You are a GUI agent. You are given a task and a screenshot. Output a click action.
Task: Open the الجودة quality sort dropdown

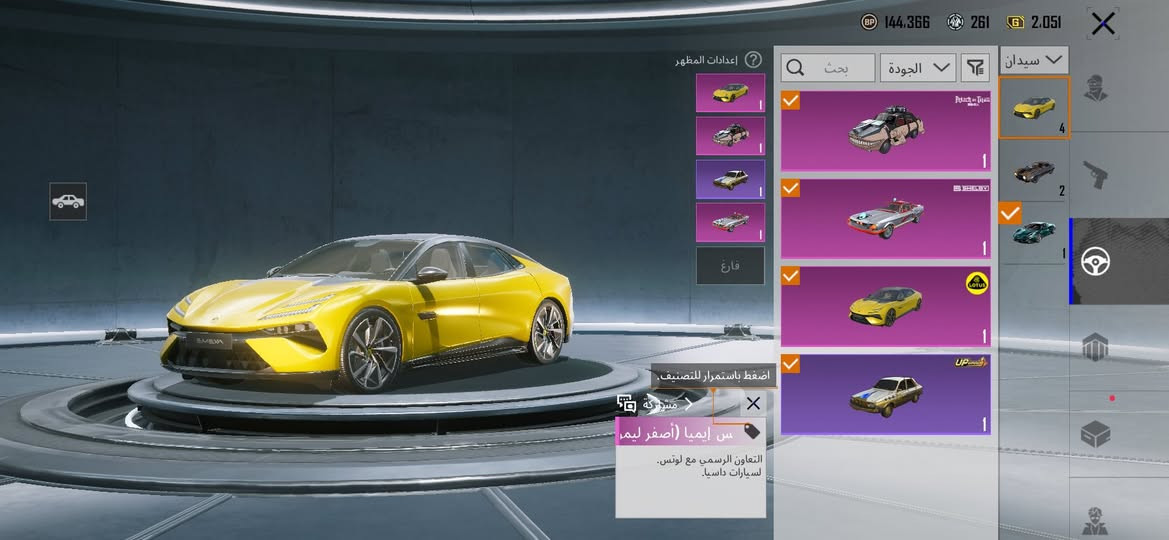[x=918, y=68]
